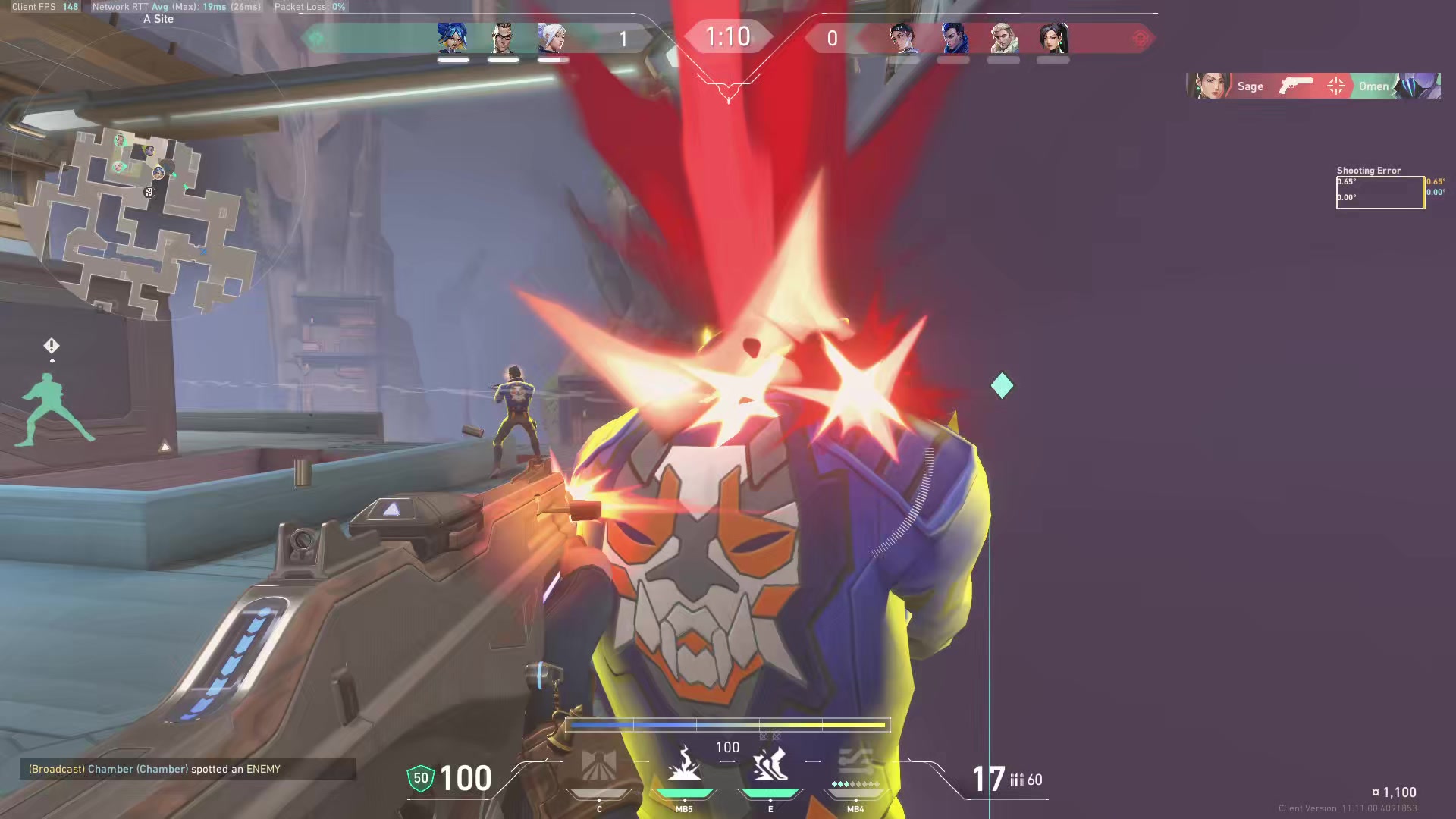Use the Relay Bolt ability icon
1456x819 pixels.
(684, 764)
